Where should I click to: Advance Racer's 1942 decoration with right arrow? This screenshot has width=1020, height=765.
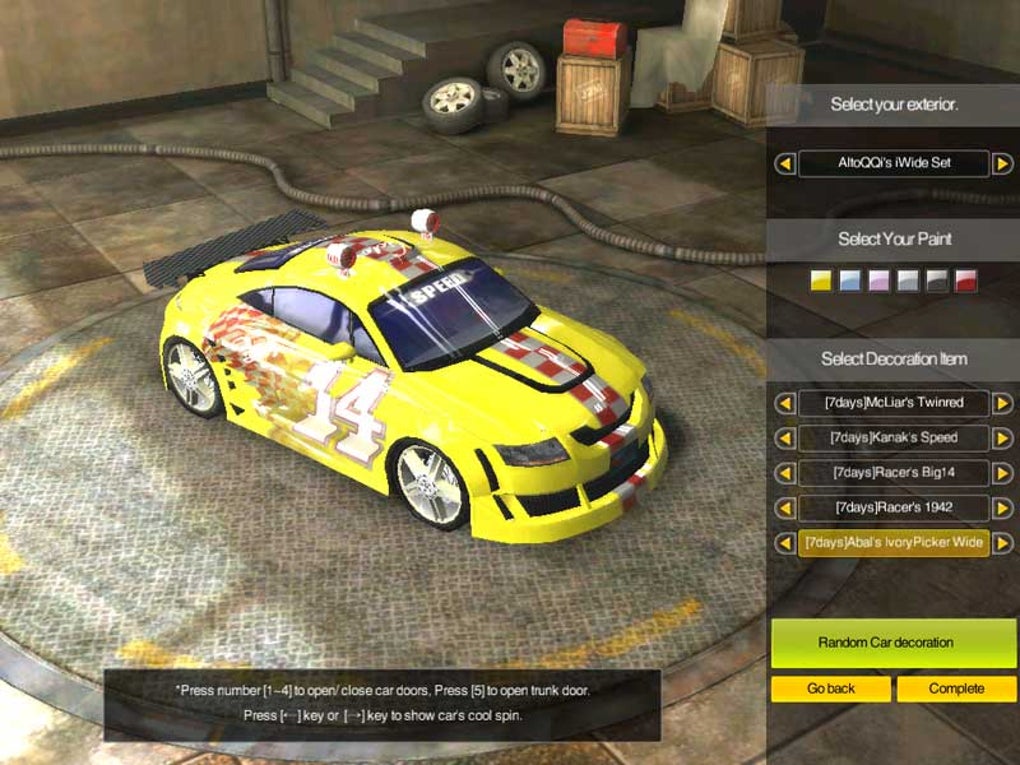point(1002,508)
